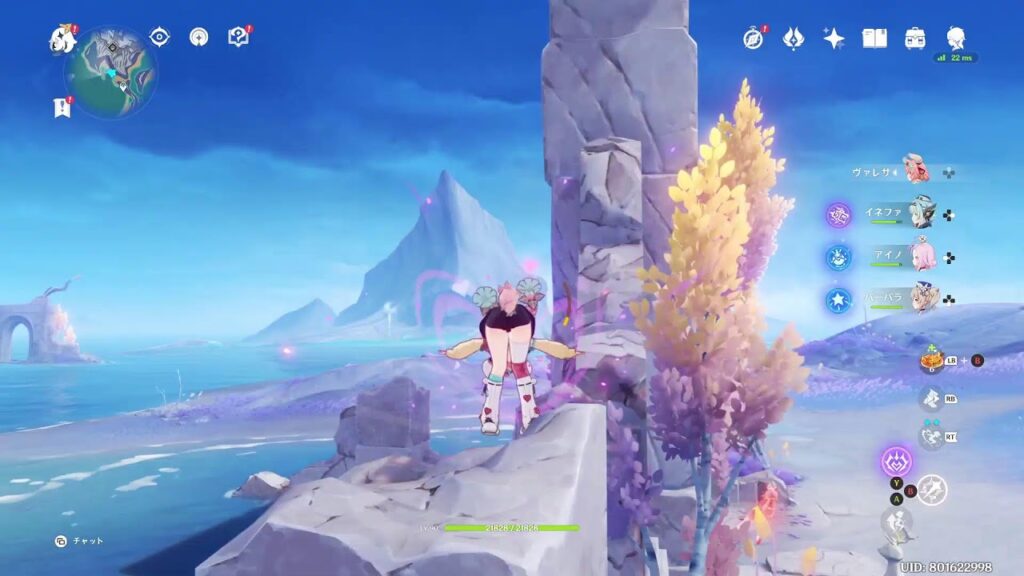Viewport: 1024px width, 576px height.
Task: Open the book icon with question mark
Action: tap(238, 37)
